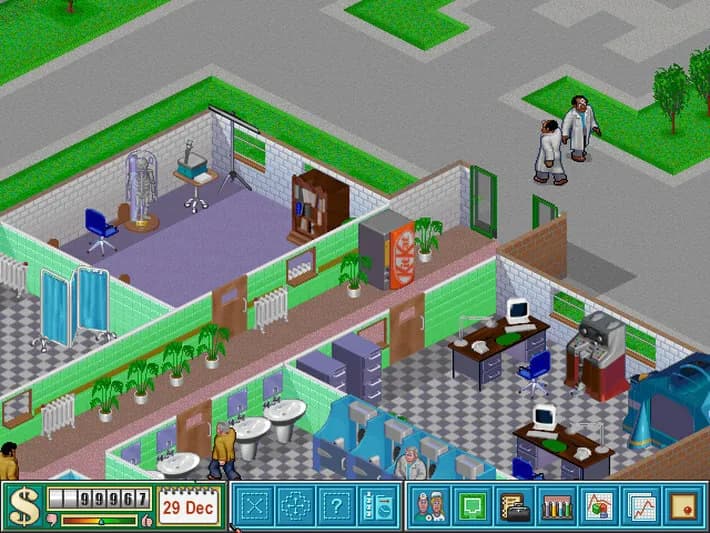Open the hire staff clipboard button
The height and width of the screenshot is (533, 710).
pyautogui.click(x=378, y=506)
